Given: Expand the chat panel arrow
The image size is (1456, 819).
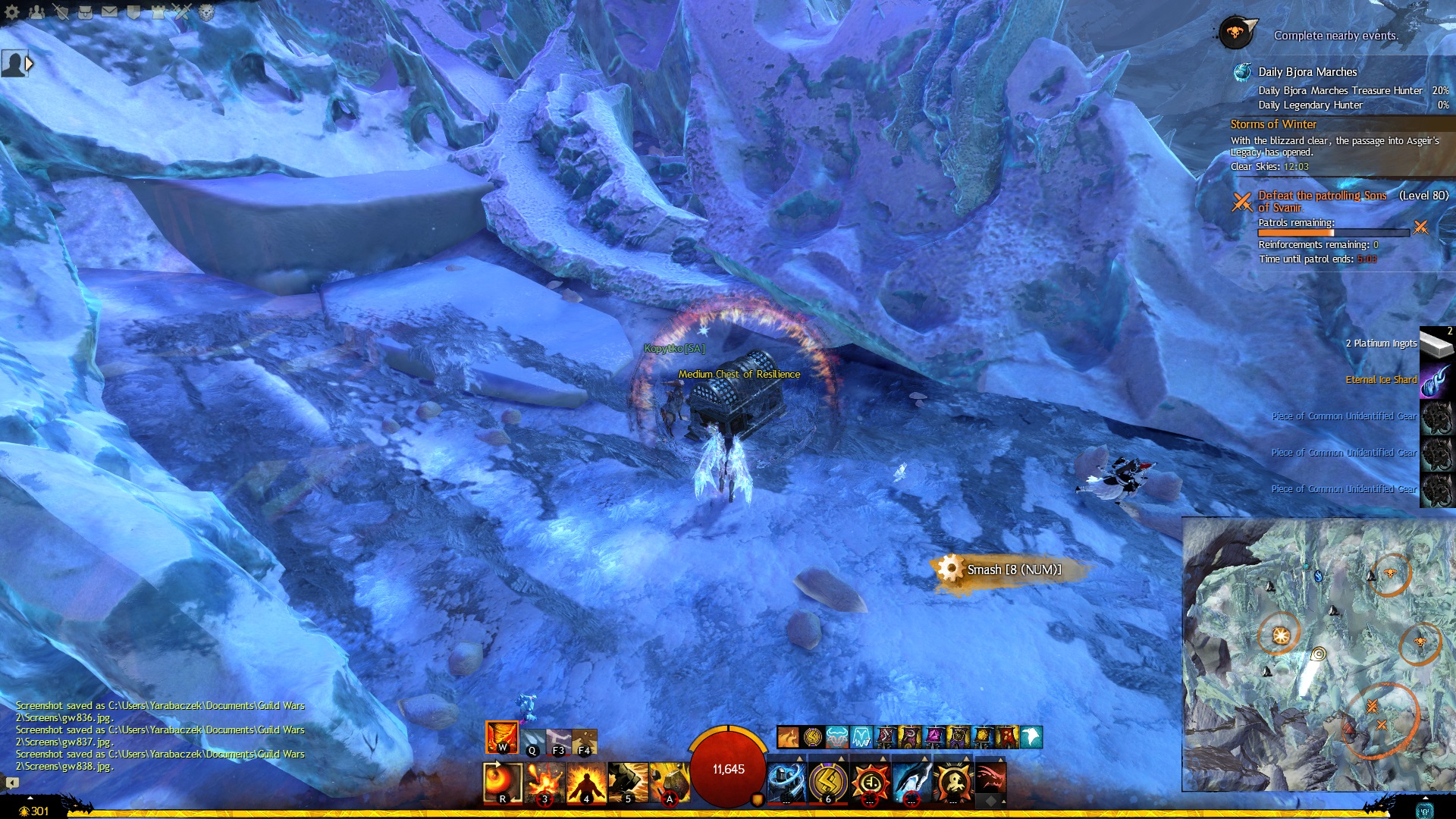Looking at the screenshot, I should tap(12, 783).
